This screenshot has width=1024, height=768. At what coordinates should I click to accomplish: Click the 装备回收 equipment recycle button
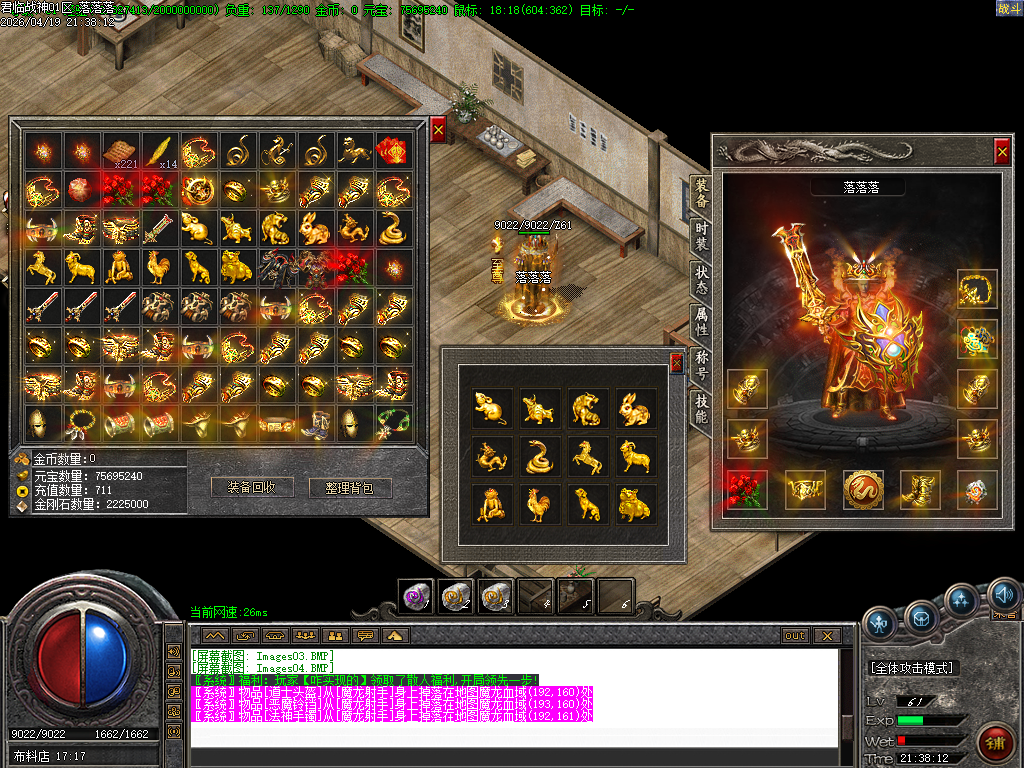pyautogui.click(x=258, y=487)
